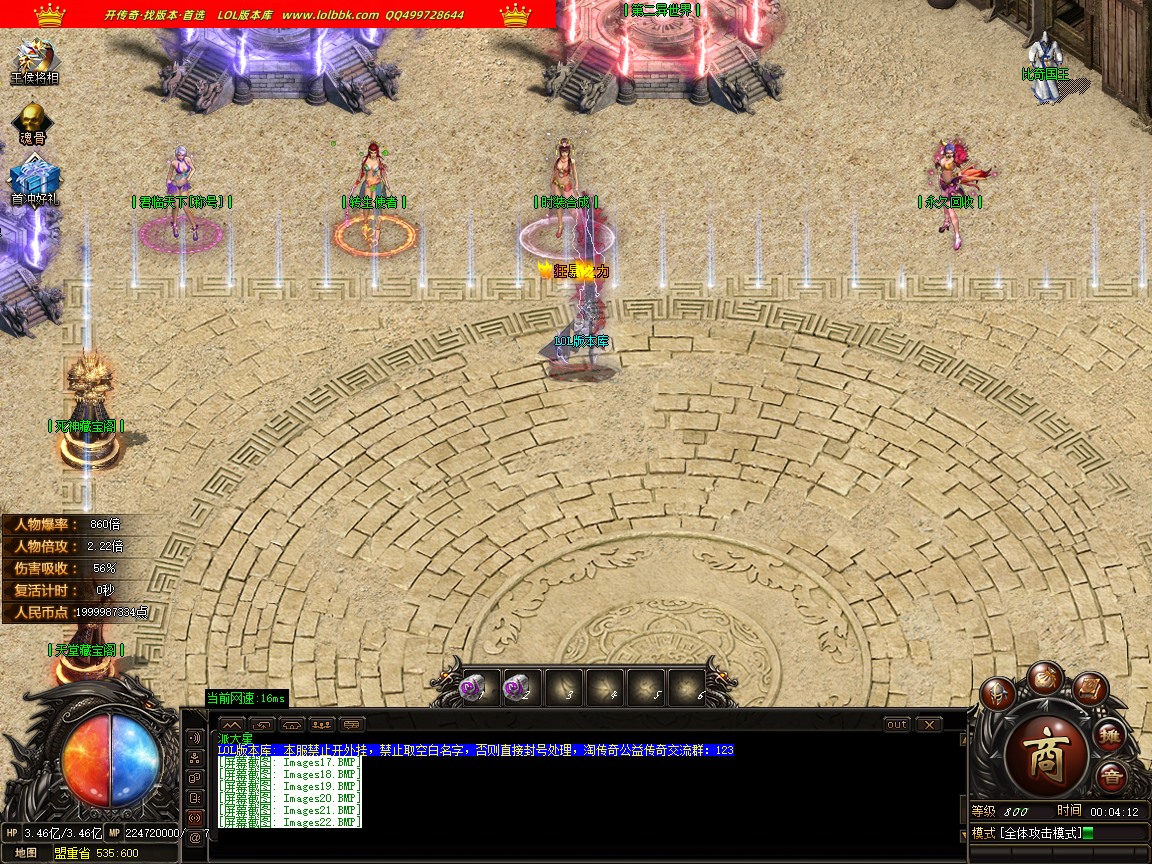1152x864 pixels.
Task: Click the red lolbbk.com banner at the top
Action: point(278,14)
